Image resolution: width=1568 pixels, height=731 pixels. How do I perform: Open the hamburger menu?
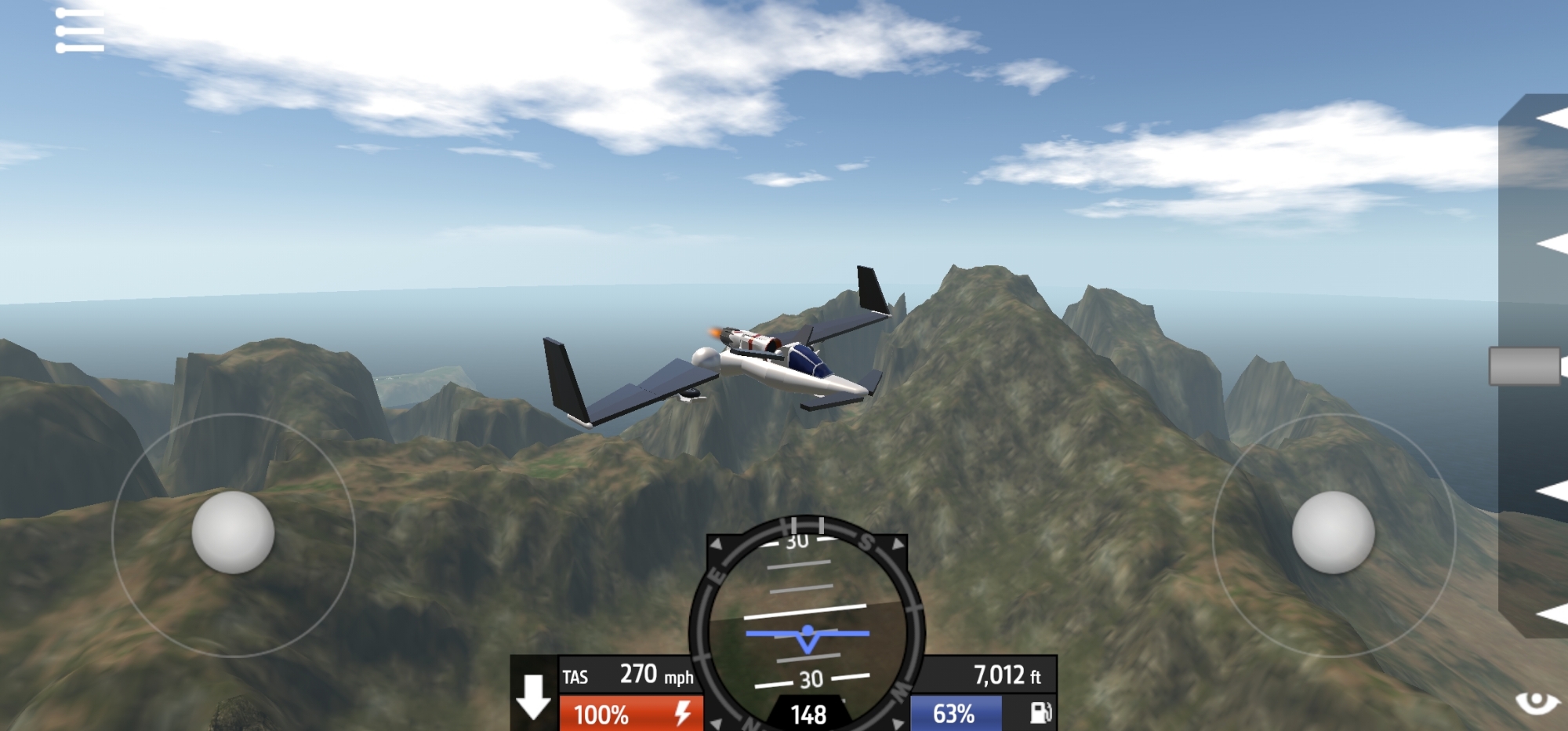pos(79,31)
